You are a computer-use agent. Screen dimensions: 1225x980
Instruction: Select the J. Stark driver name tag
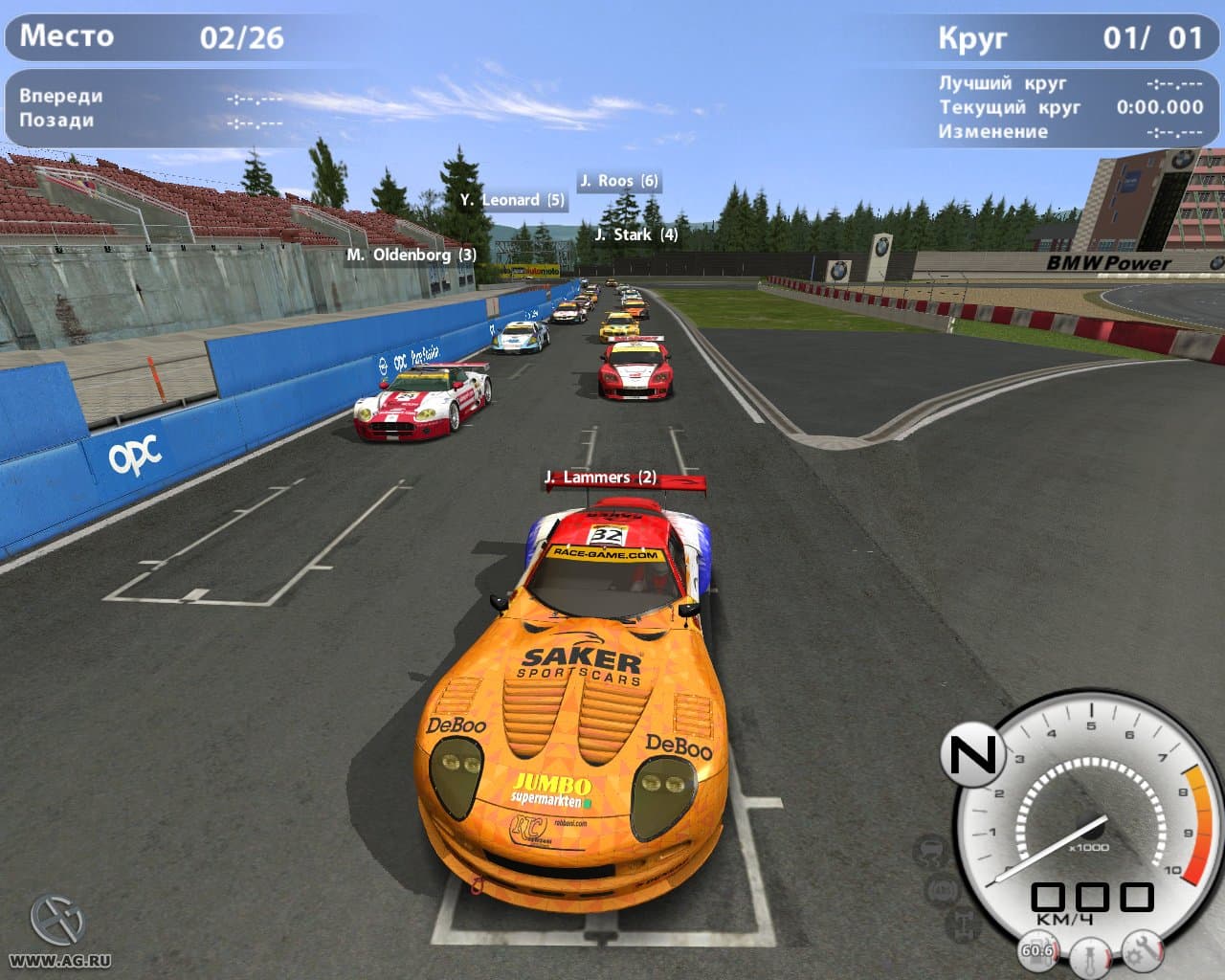point(635,234)
